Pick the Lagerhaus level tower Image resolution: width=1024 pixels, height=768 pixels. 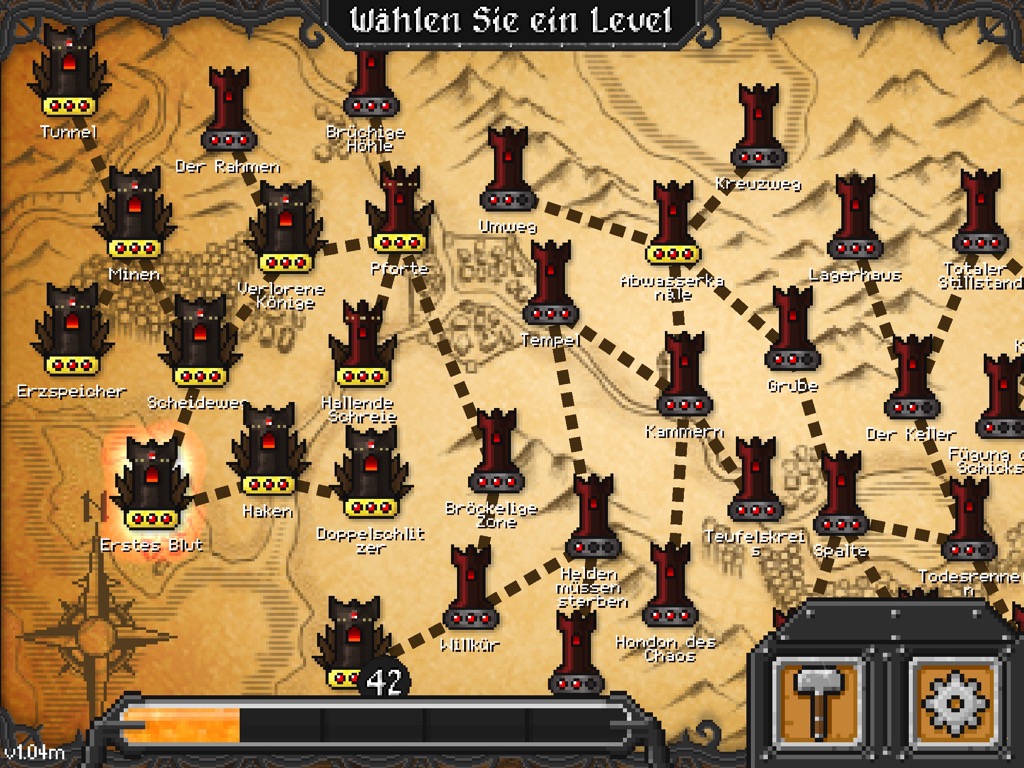pyautogui.click(x=855, y=218)
